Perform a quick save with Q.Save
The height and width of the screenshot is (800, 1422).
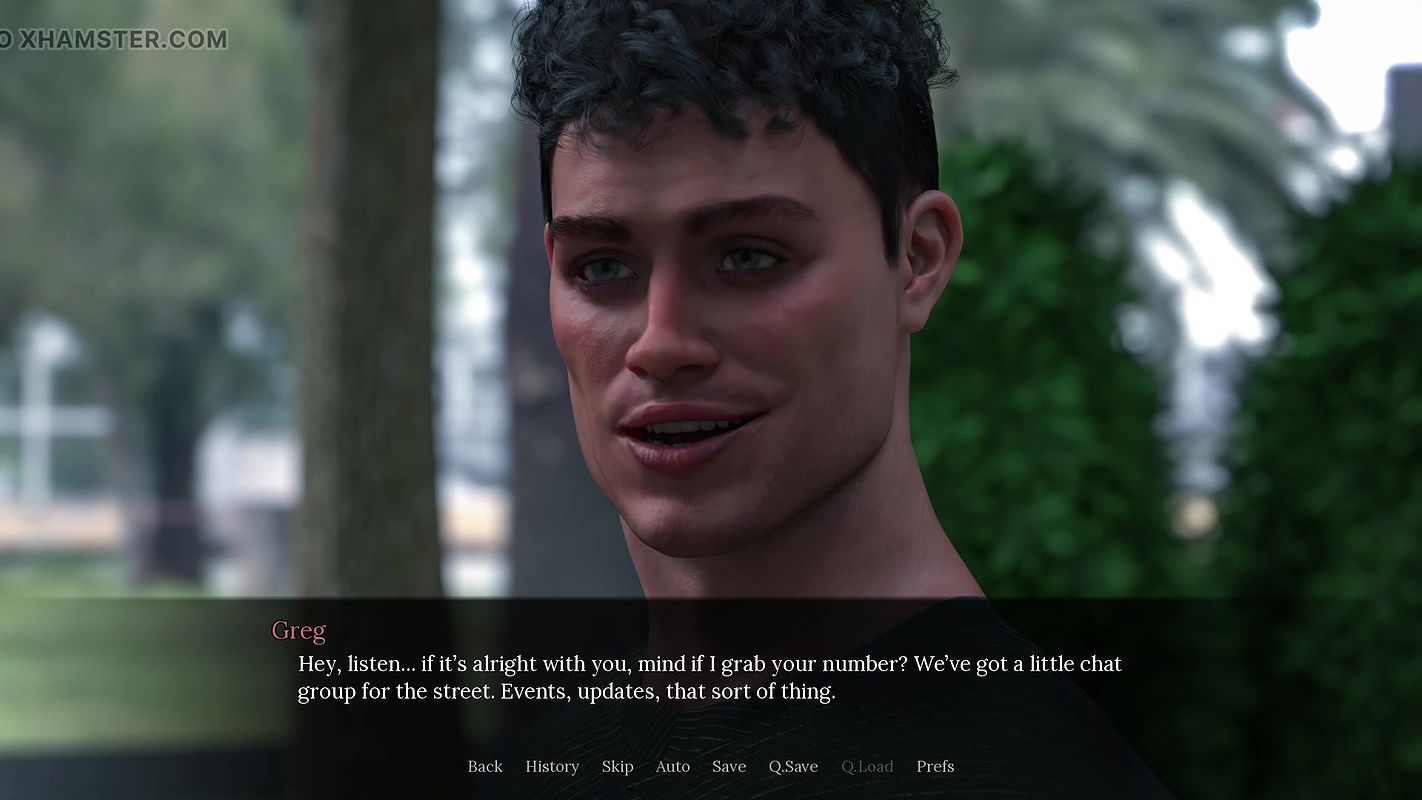click(x=793, y=766)
